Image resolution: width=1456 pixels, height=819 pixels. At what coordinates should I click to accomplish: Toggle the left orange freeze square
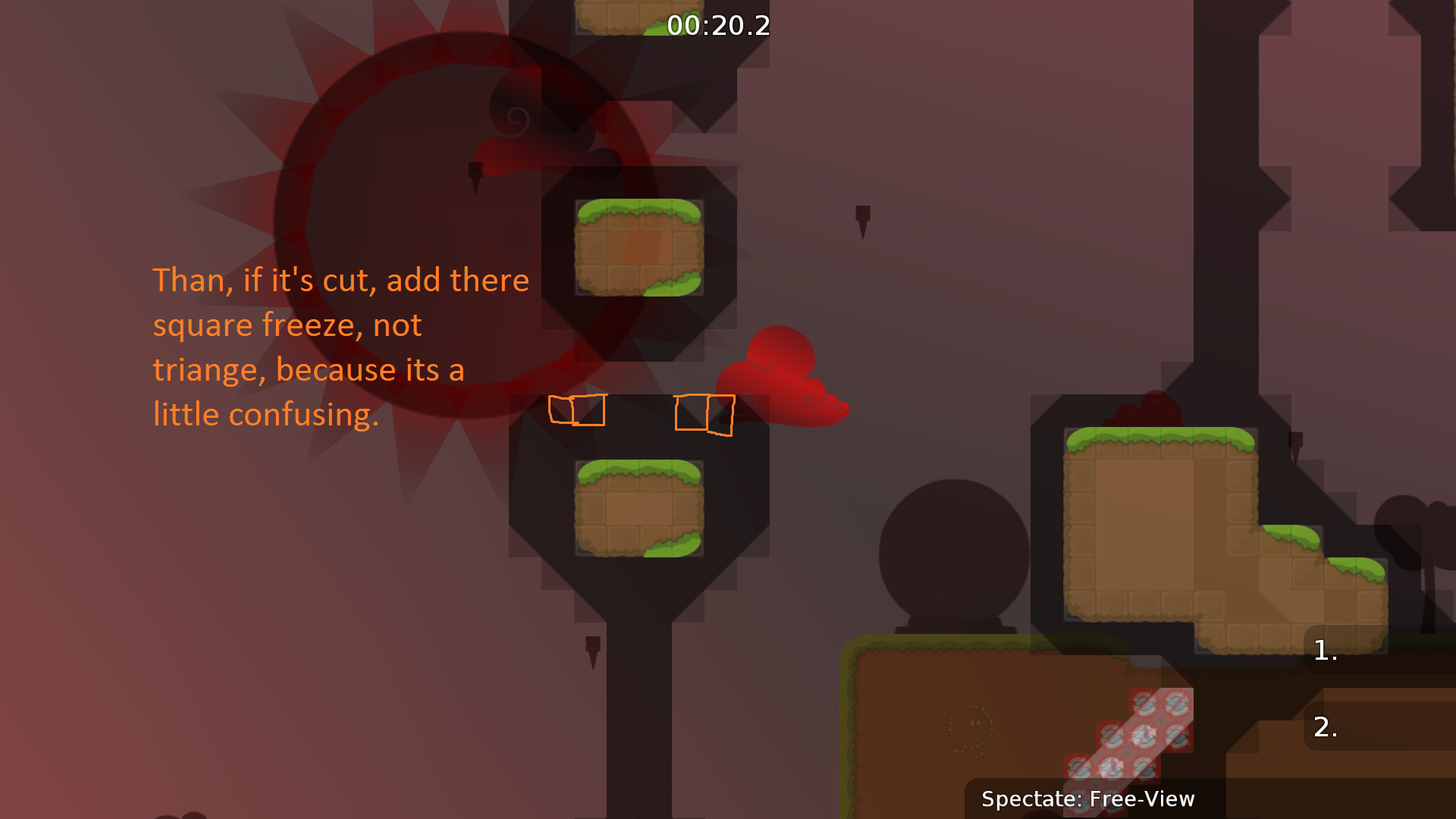(576, 412)
